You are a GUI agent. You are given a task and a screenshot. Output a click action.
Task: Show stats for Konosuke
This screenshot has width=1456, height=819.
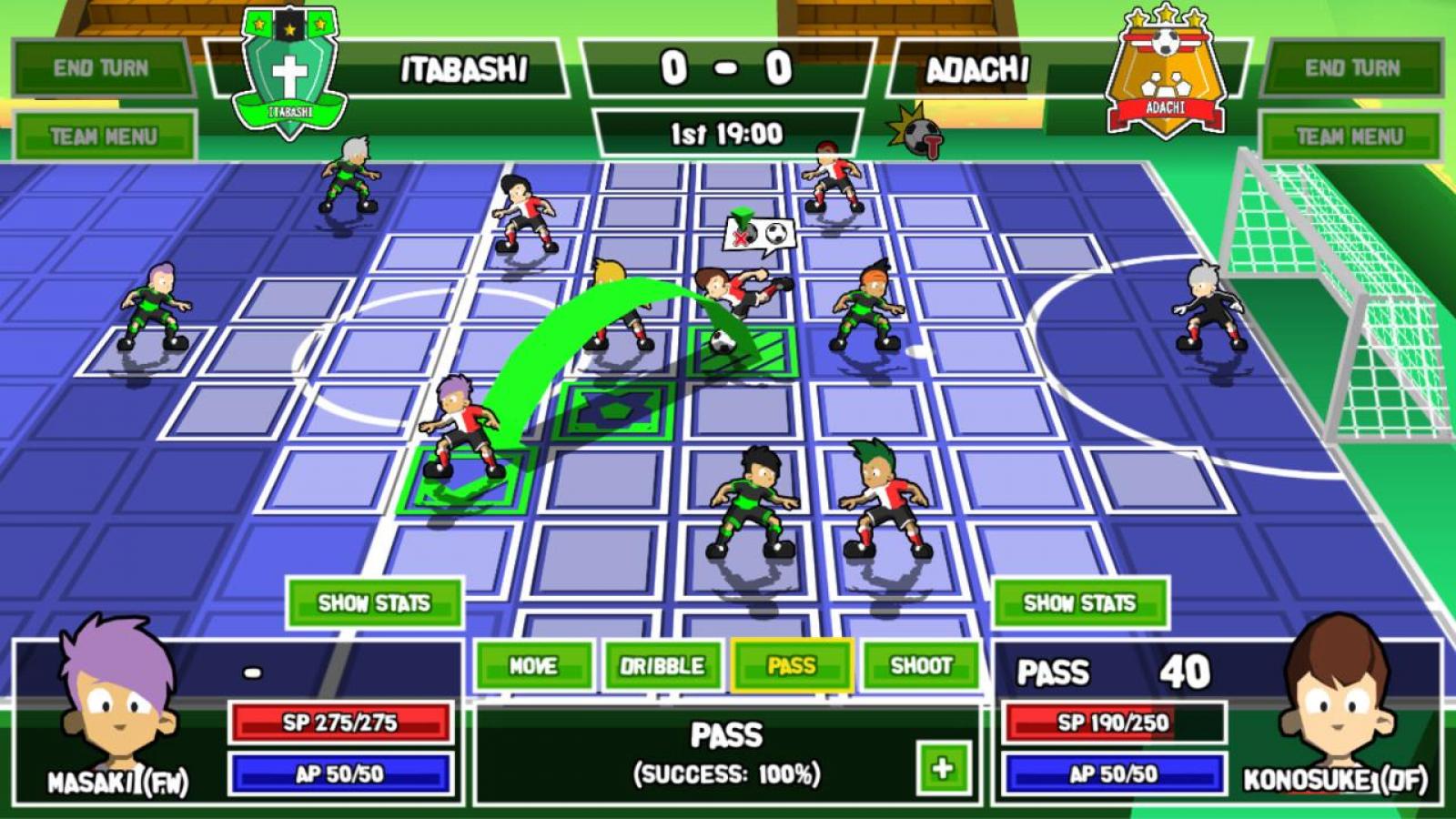click(x=1079, y=602)
